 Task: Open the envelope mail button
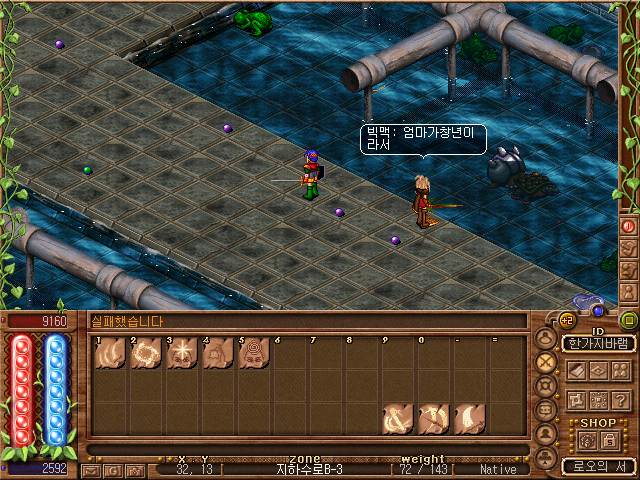pos(91,469)
